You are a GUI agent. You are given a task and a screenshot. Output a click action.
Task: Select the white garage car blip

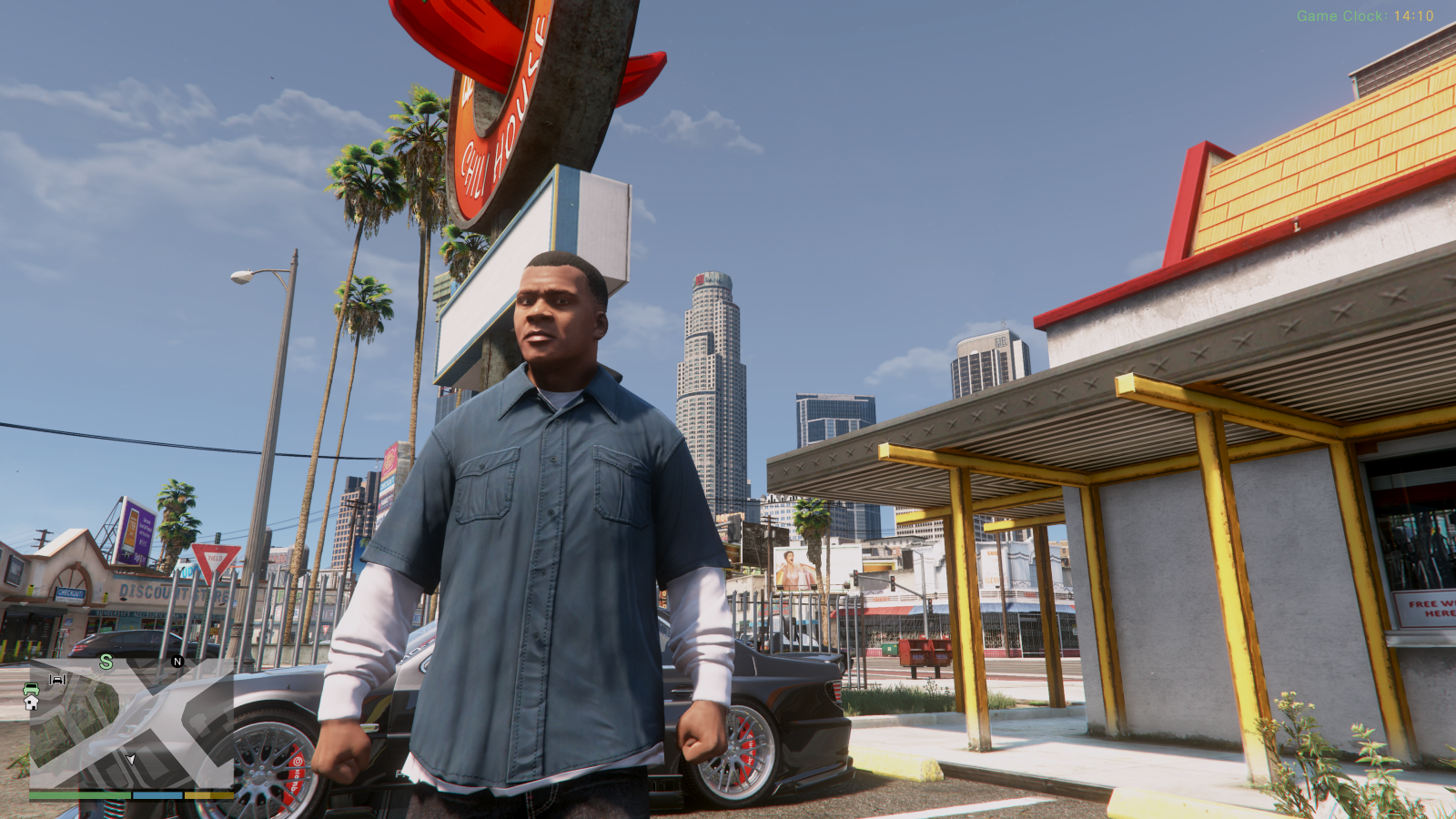(57, 679)
